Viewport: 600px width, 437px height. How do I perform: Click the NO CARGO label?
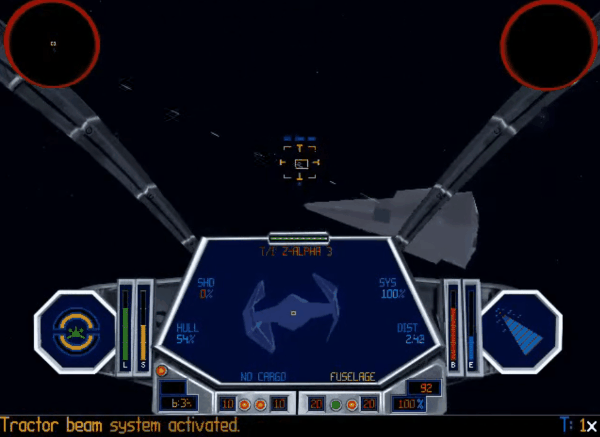pyautogui.click(x=263, y=377)
